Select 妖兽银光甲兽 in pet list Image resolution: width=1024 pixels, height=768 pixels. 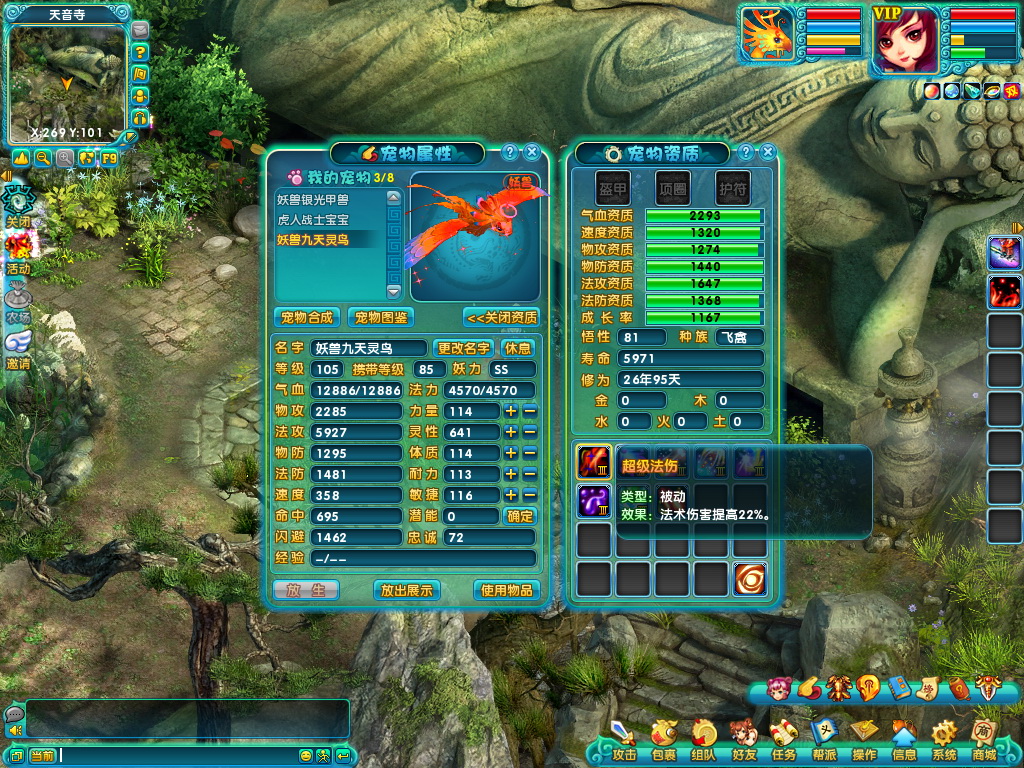(313, 199)
